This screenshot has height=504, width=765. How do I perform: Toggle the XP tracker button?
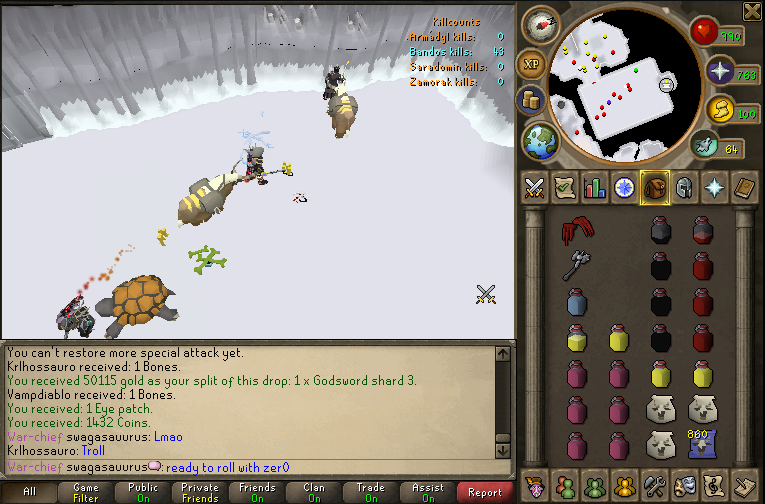[531, 64]
